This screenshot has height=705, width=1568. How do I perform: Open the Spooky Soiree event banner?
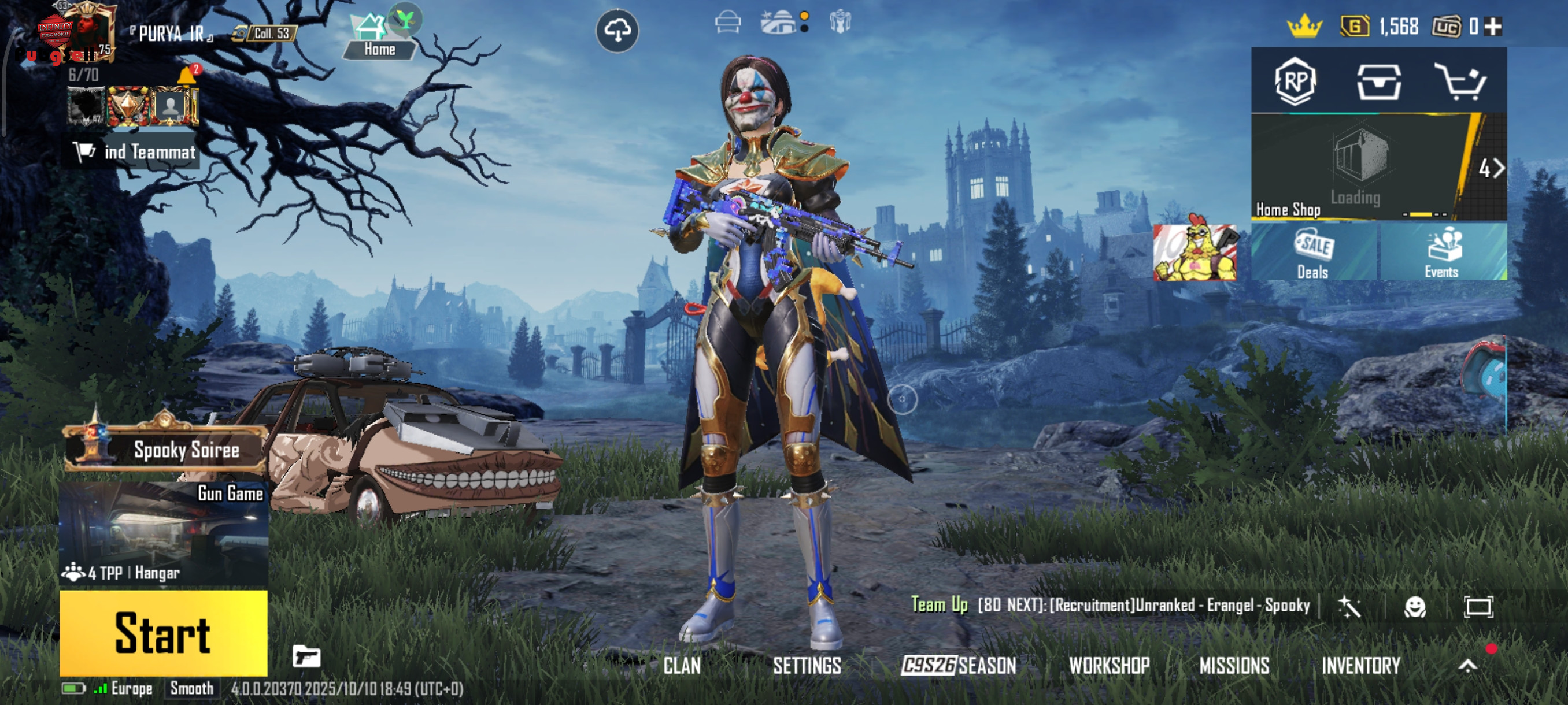click(164, 450)
